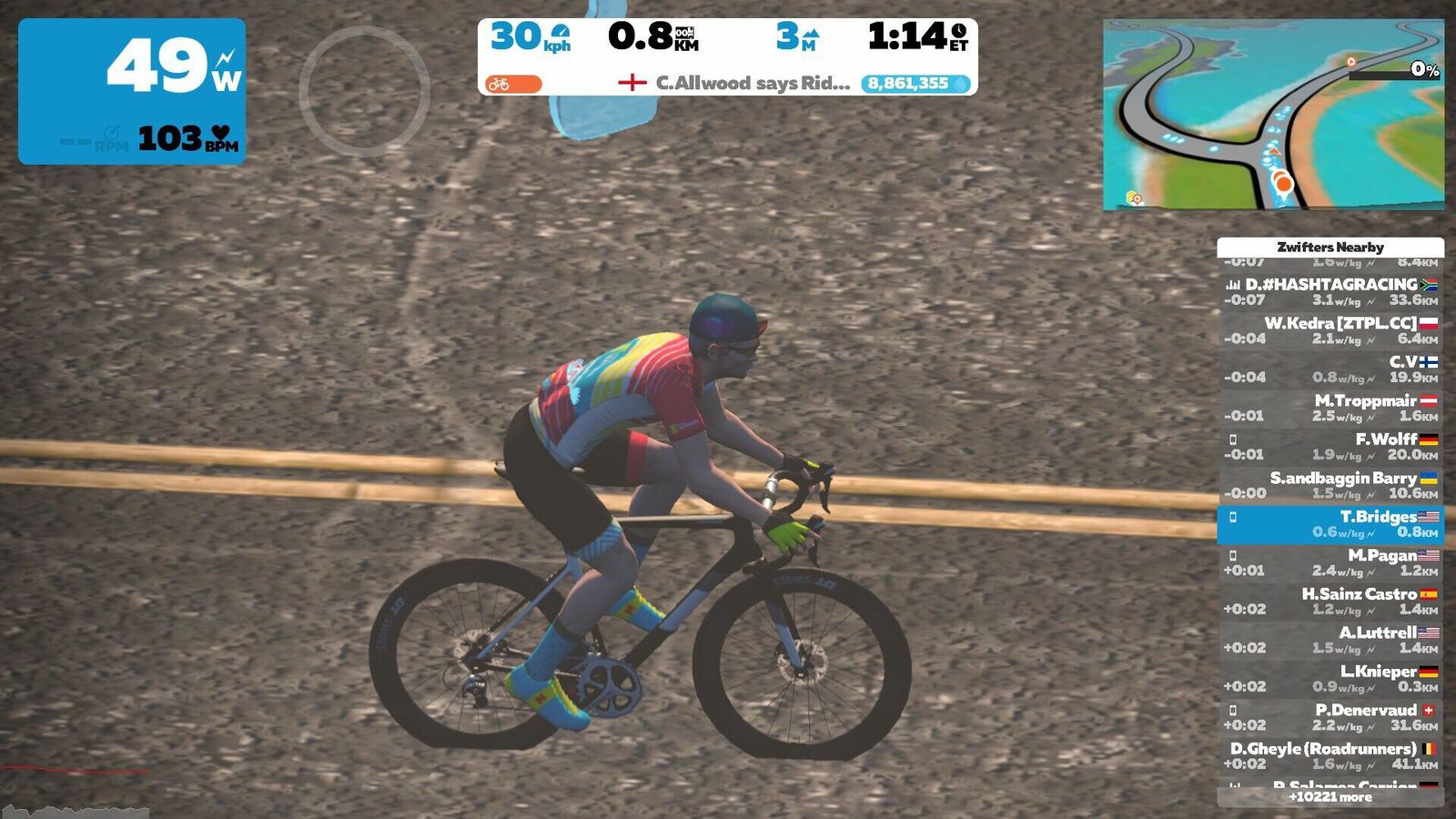1456x819 pixels.
Task: Click the minimap in the corner
Action: tap(1273, 116)
